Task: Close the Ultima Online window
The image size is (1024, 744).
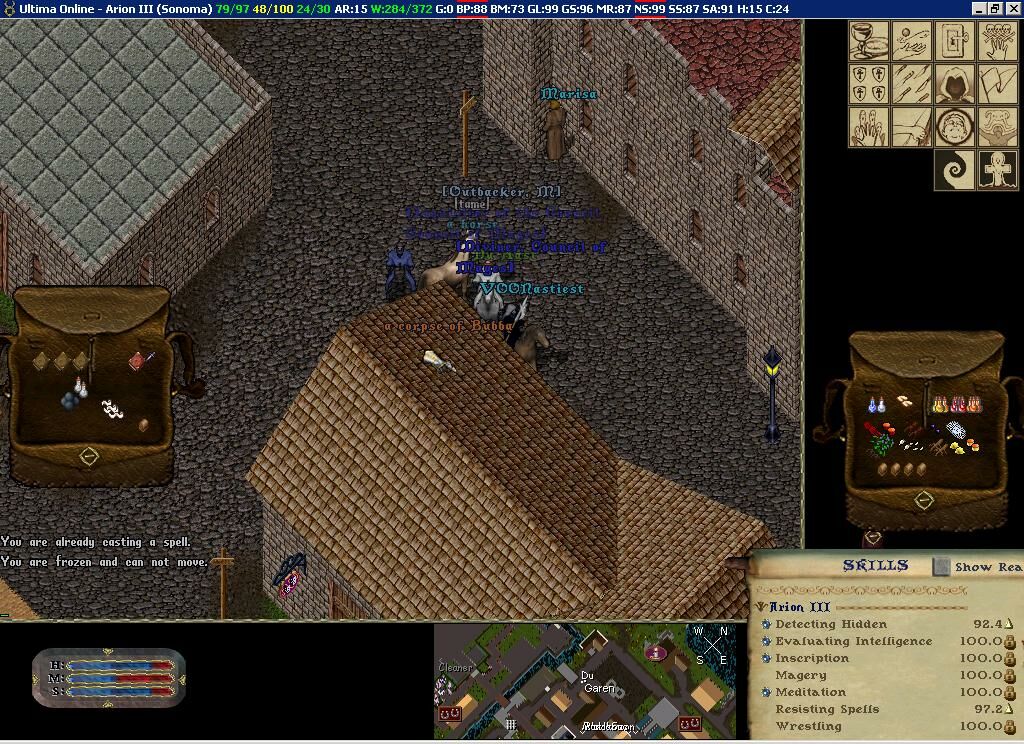Action: pos(1013,8)
